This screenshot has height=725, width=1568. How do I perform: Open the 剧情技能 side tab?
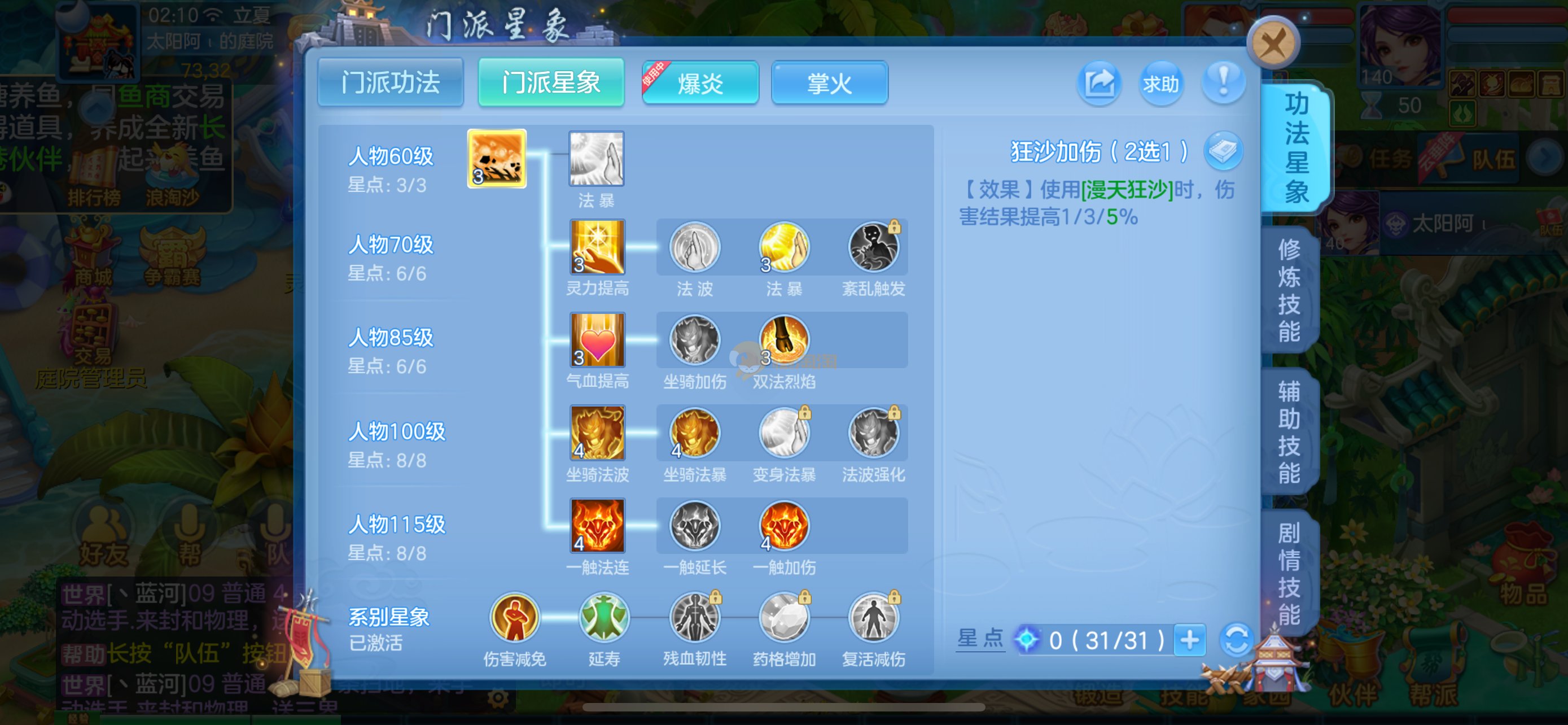(x=1289, y=573)
